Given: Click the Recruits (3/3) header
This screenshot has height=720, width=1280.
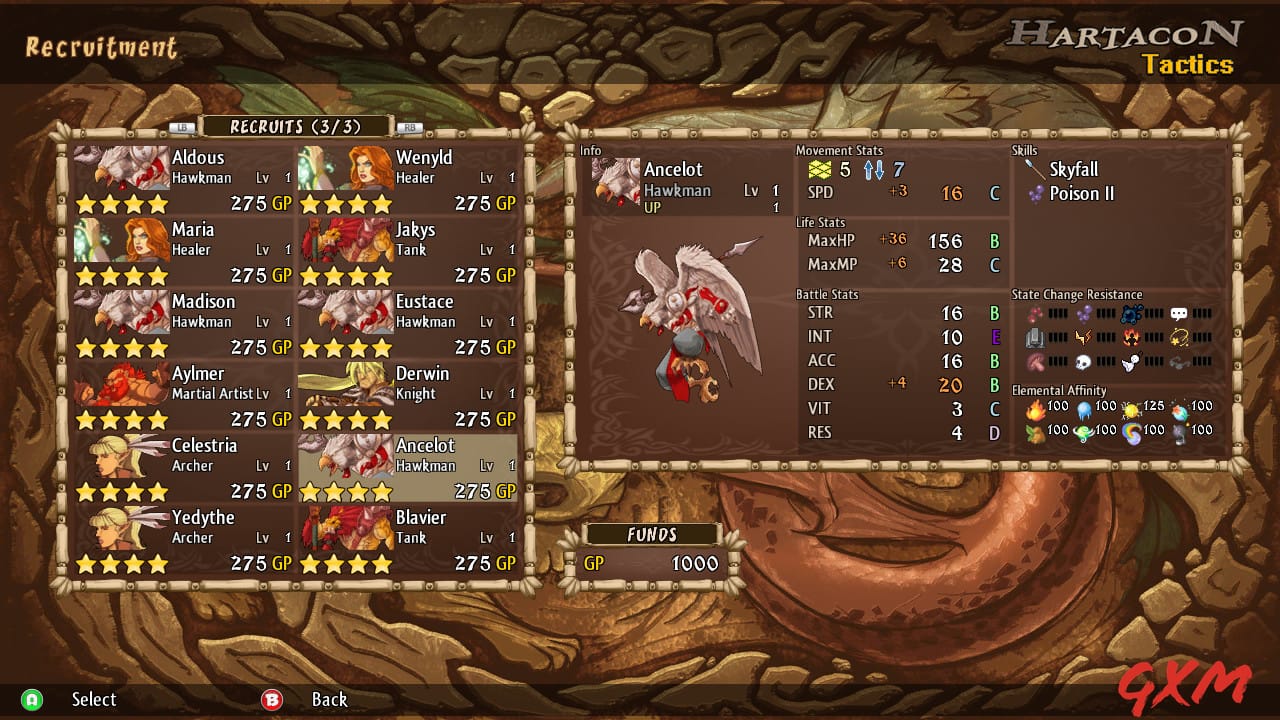Looking at the screenshot, I should pos(296,126).
